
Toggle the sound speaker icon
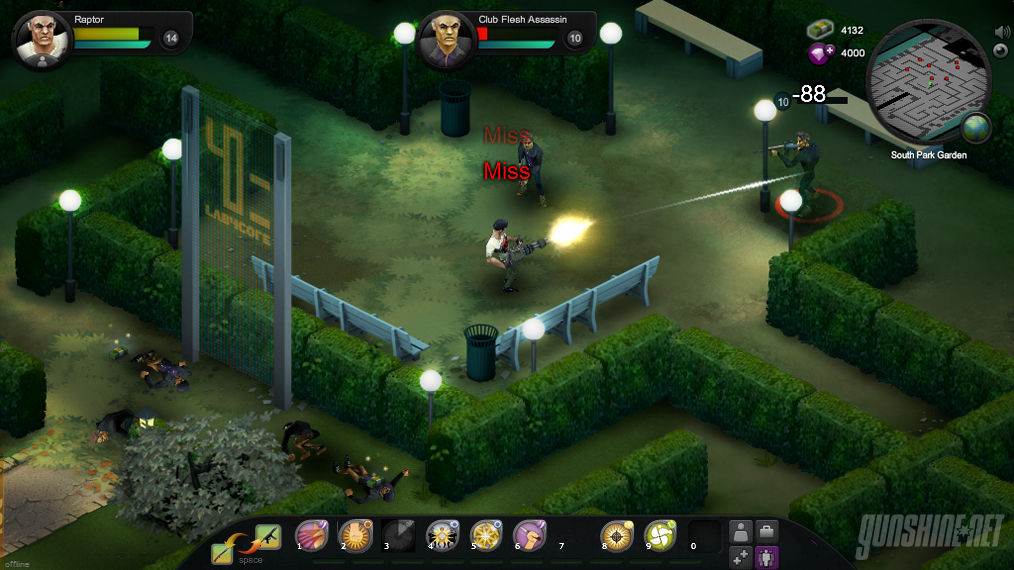(1003, 31)
